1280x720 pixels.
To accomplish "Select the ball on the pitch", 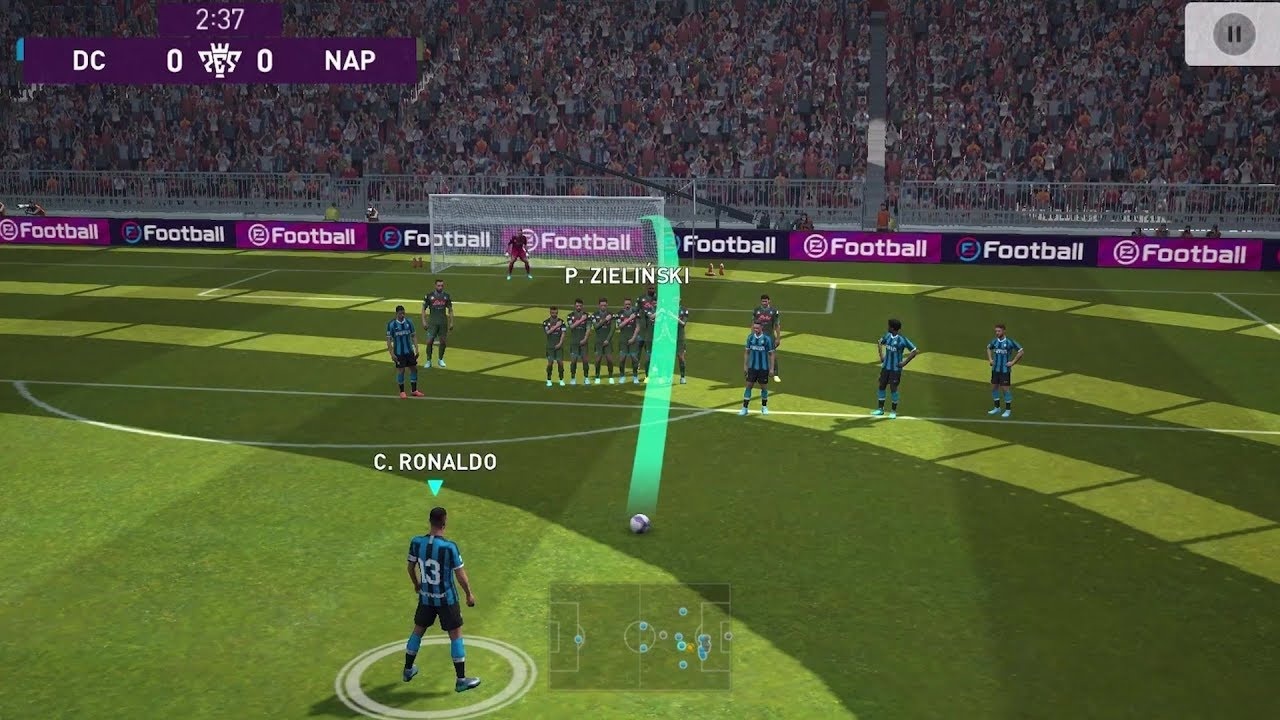I will (x=640, y=523).
